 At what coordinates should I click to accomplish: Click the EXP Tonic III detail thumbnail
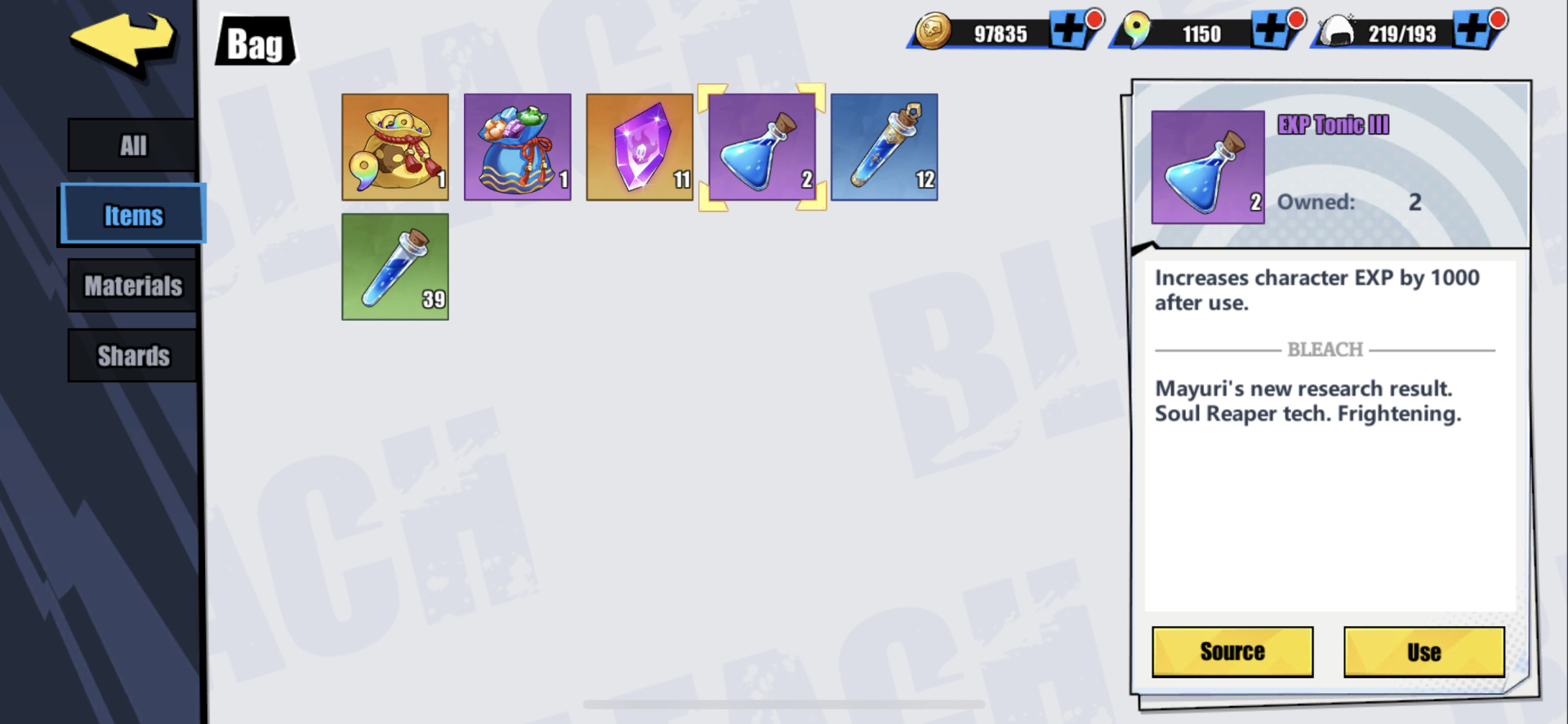[x=1207, y=165]
